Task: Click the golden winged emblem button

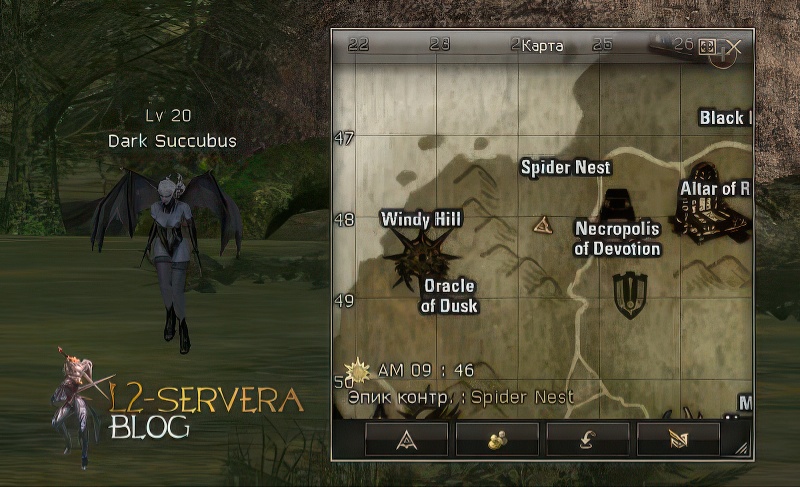Action: tap(678, 439)
